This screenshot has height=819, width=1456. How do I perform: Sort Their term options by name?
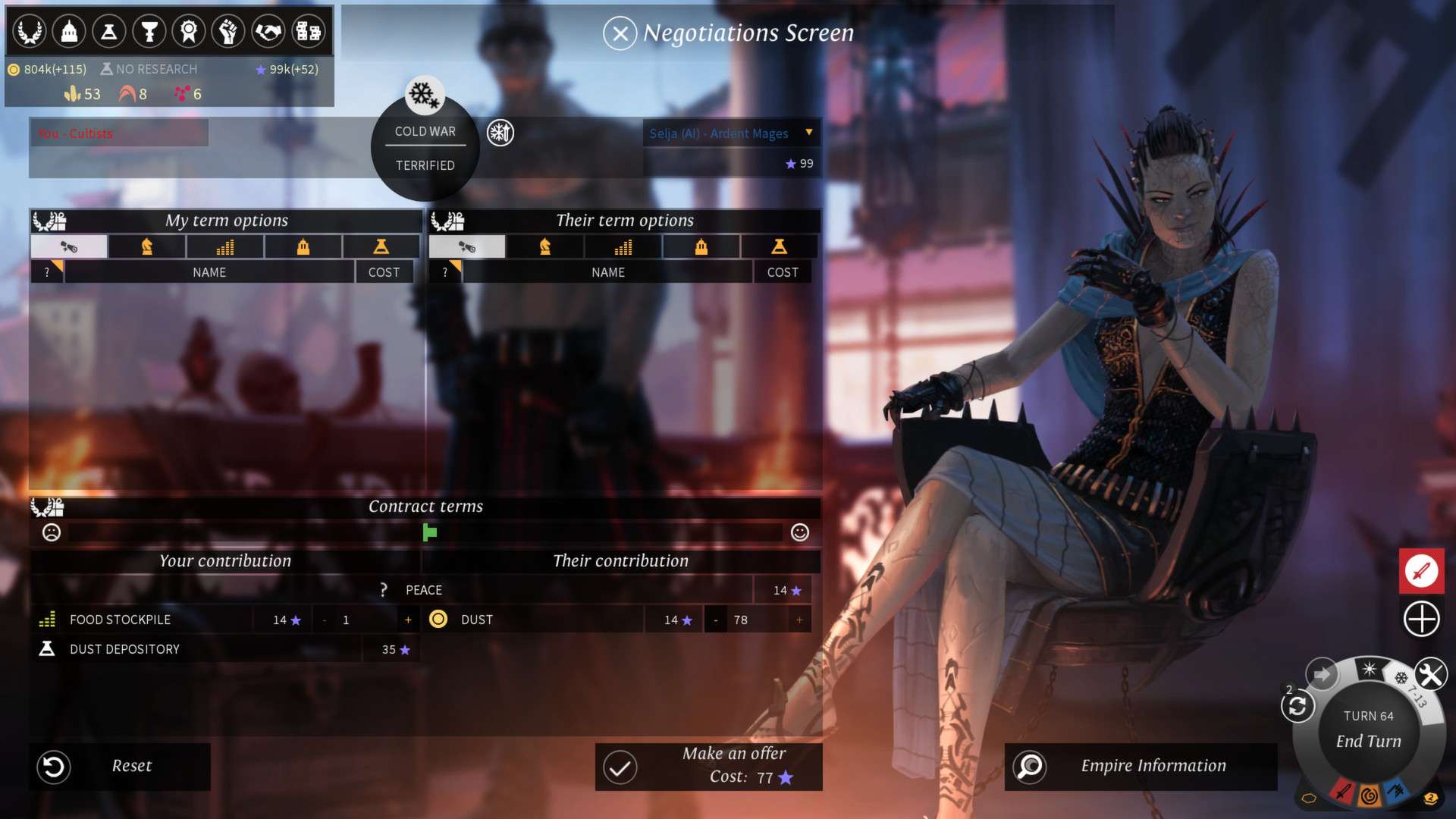pyautogui.click(x=607, y=272)
